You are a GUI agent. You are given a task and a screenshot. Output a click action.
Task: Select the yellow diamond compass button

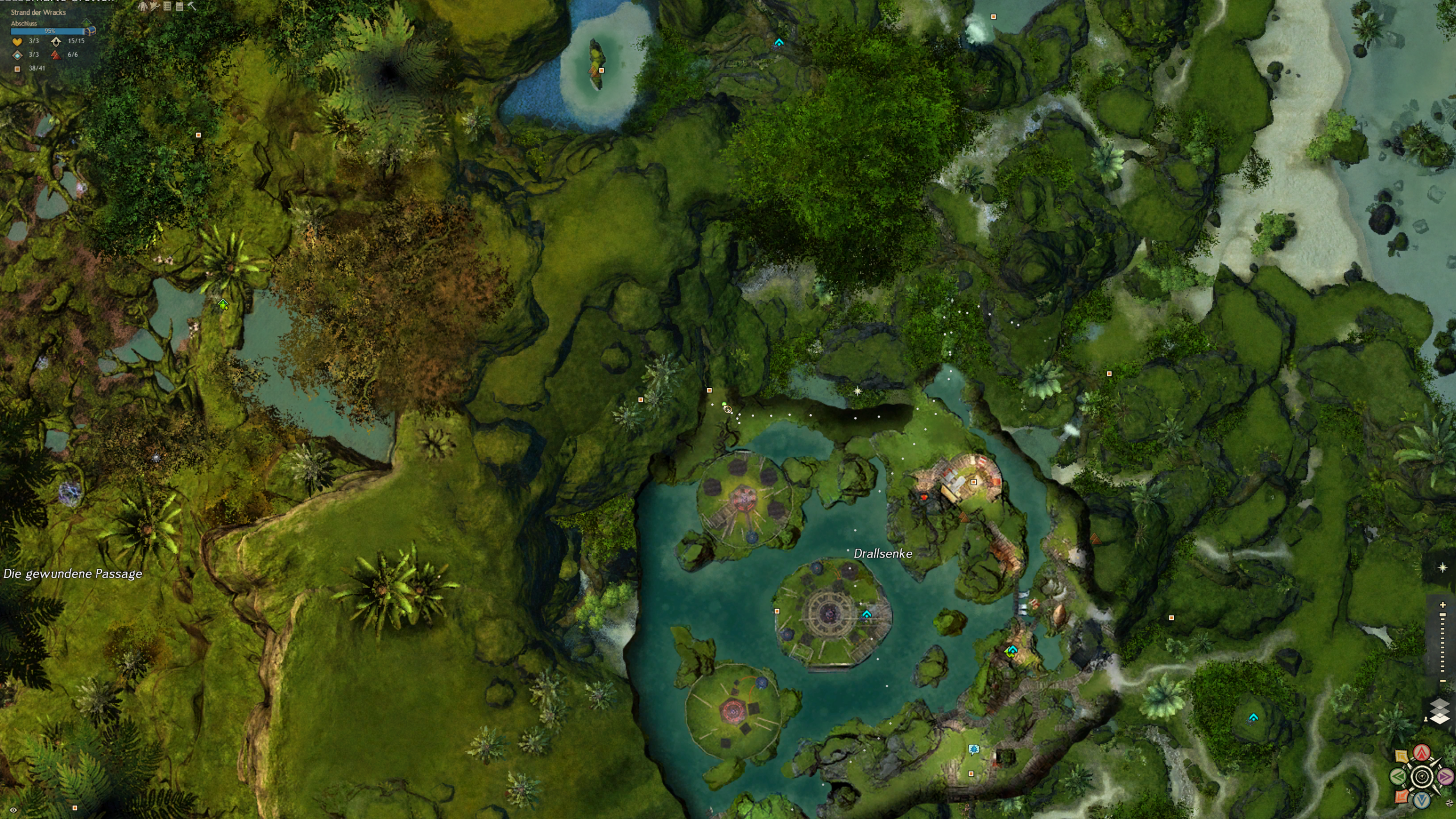click(1401, 756)
